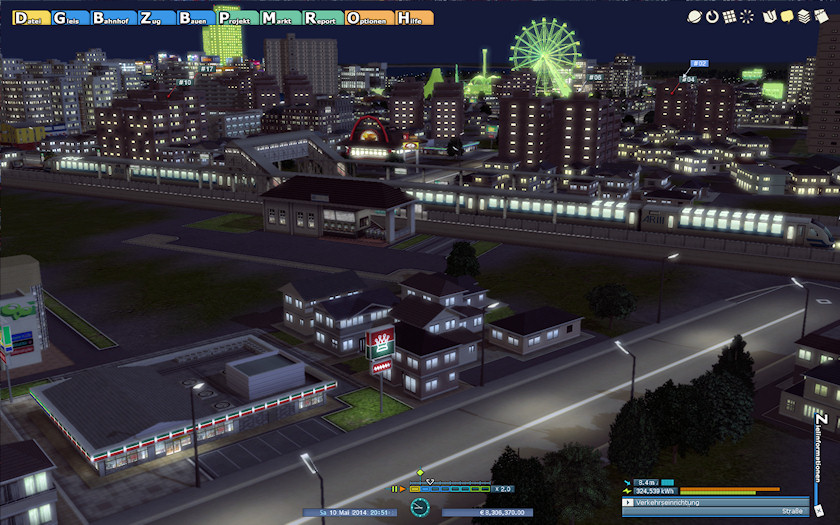Click the stacked layers icon

(x=804, y=16)
